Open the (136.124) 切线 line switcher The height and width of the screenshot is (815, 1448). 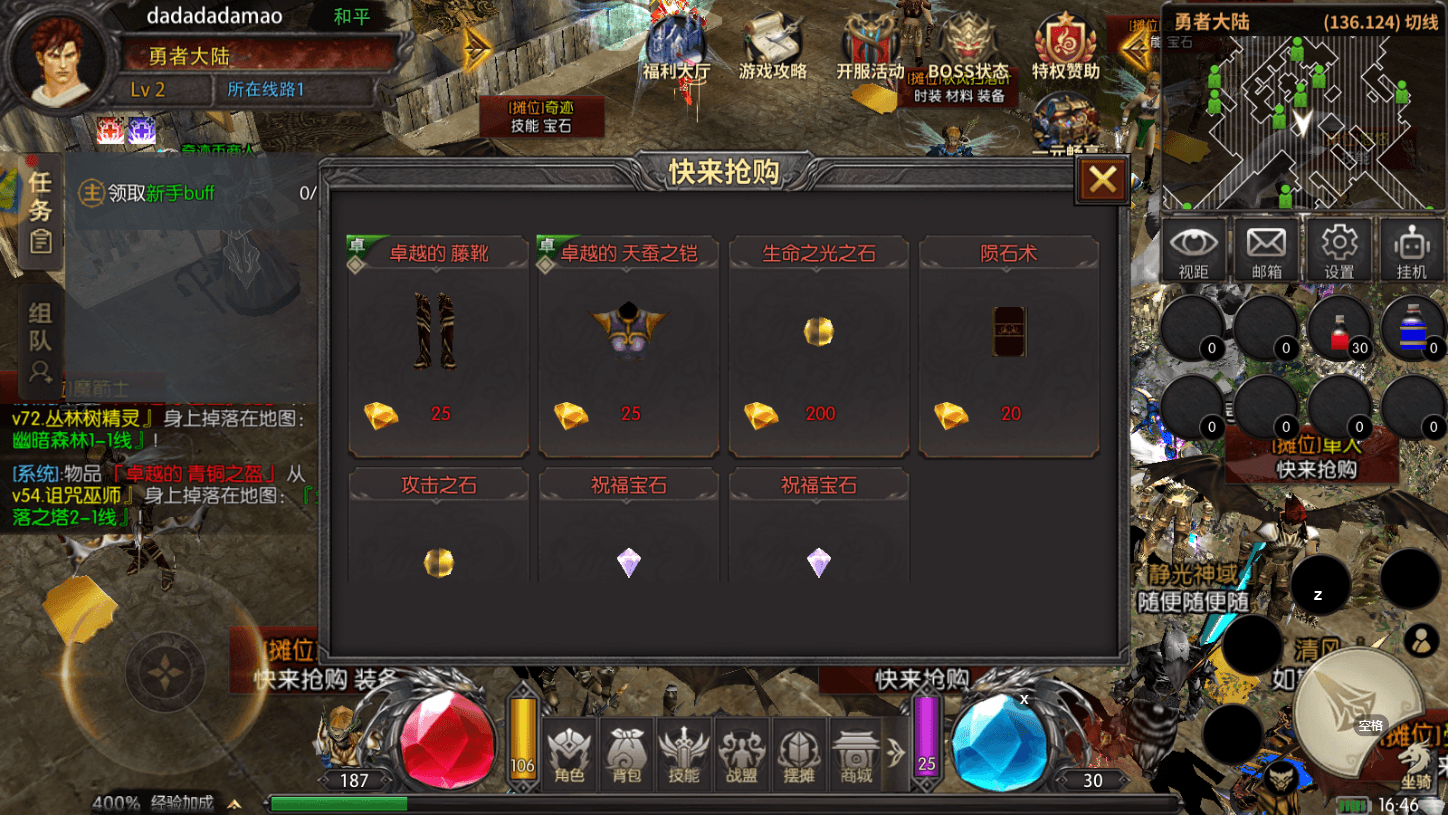point(1380,19)
